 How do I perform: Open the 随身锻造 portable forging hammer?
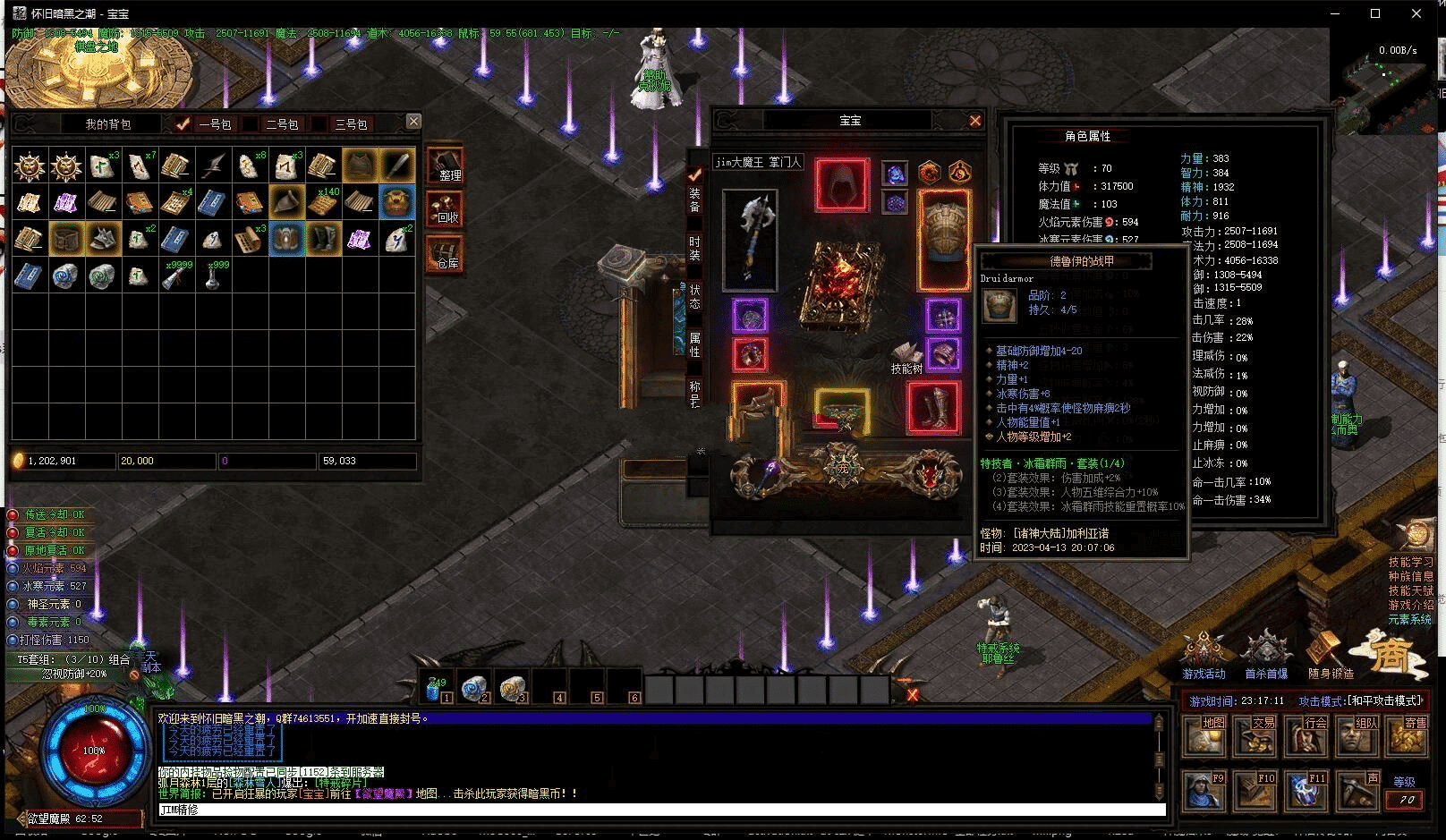[1330, 654]
